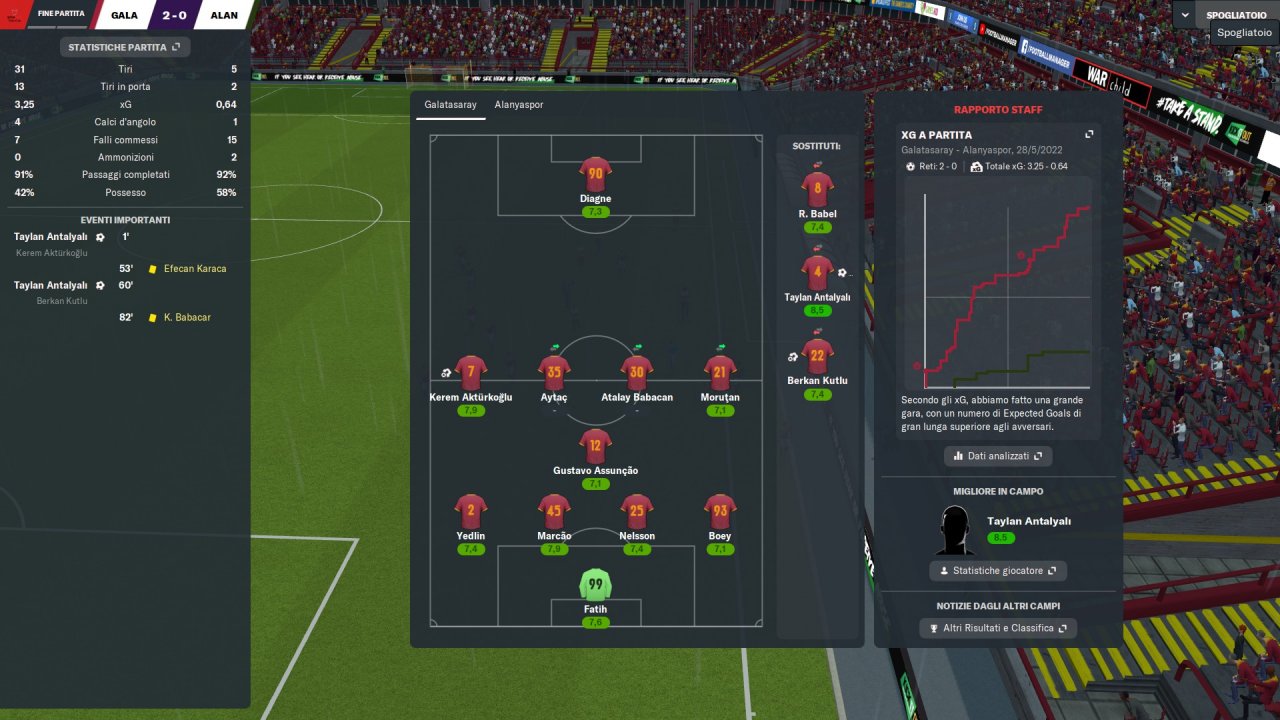
Task: Select Kerem Aktürkoğlu's shirt number 7
Action: pyautogui.click(x=470, y=373)
